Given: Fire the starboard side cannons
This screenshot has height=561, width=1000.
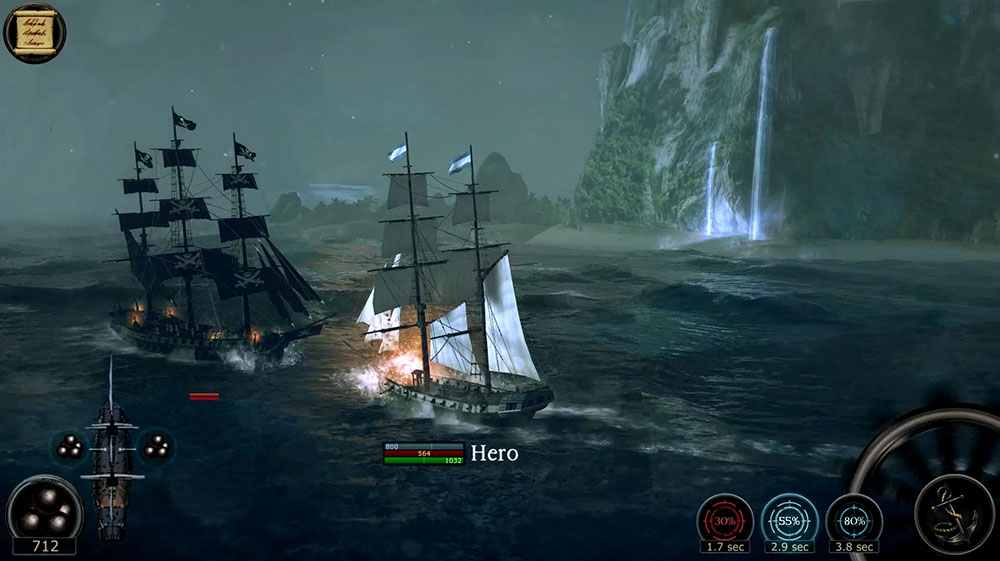Looking at the screenshot, I should pos(156,447).
